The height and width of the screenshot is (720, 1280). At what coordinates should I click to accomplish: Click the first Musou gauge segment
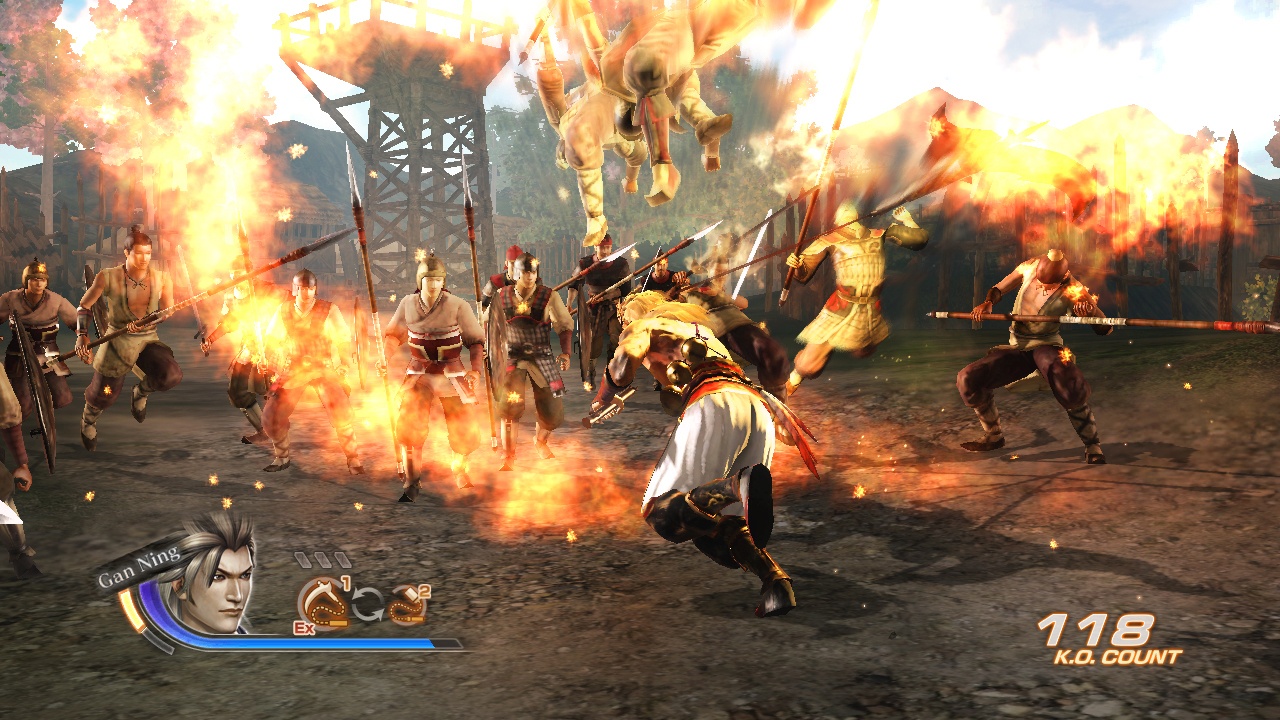point(302,559)
